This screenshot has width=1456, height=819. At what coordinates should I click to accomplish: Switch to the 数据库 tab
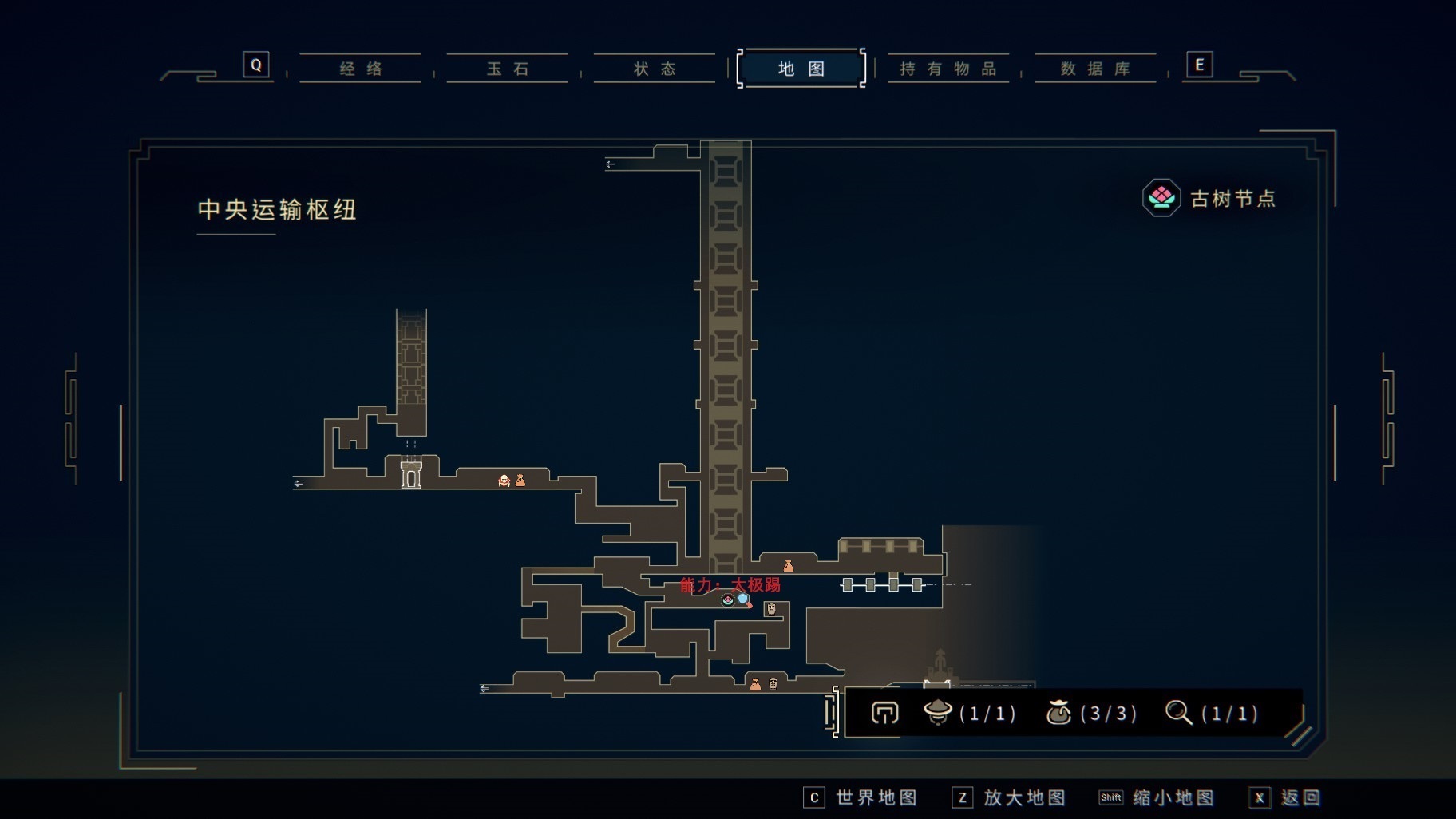[x=1095, y=69]
